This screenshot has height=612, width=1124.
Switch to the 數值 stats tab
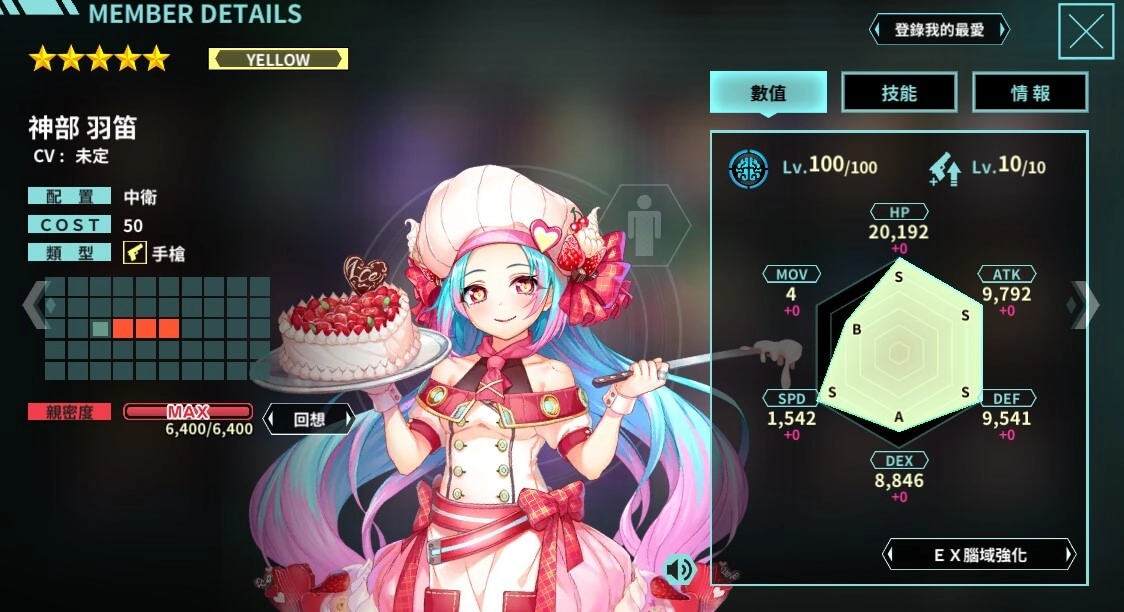(x=768, y=93)
